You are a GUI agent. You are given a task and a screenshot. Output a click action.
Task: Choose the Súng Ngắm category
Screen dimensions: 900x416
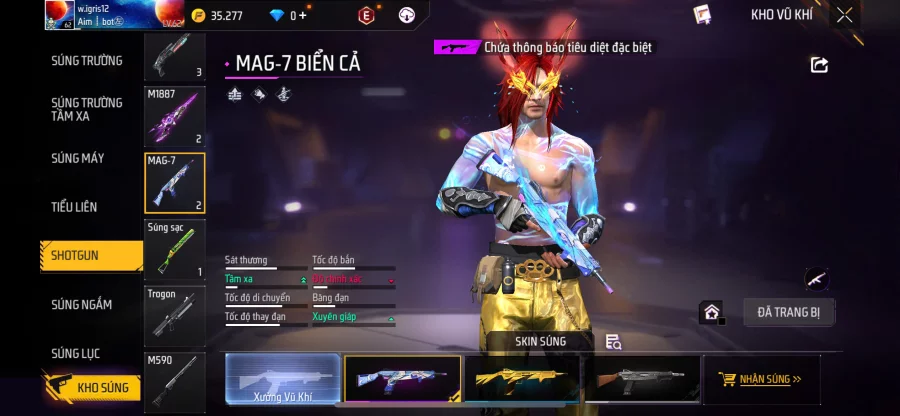click(82, 305)
